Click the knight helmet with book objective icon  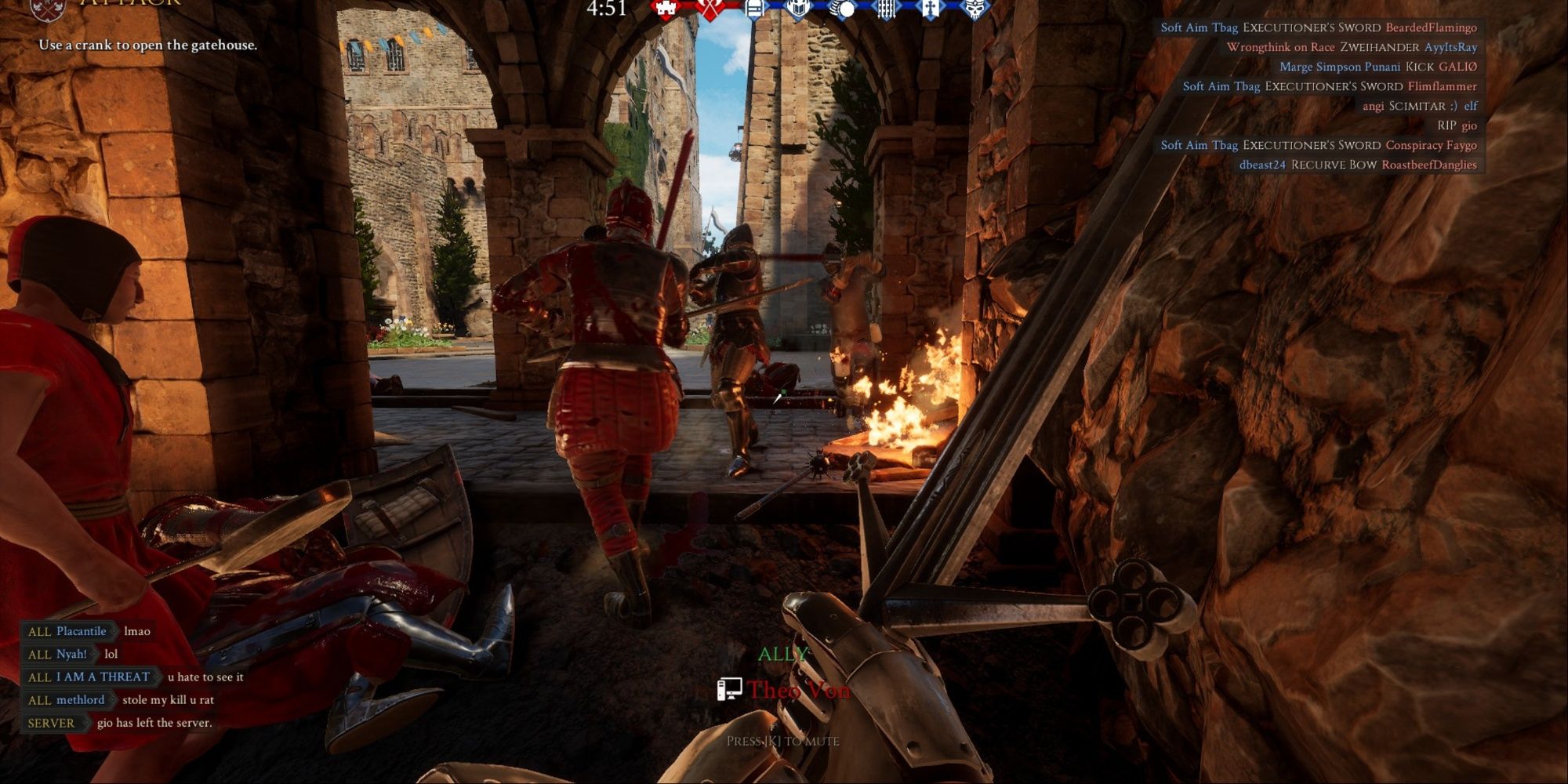(x=799, y=9)
